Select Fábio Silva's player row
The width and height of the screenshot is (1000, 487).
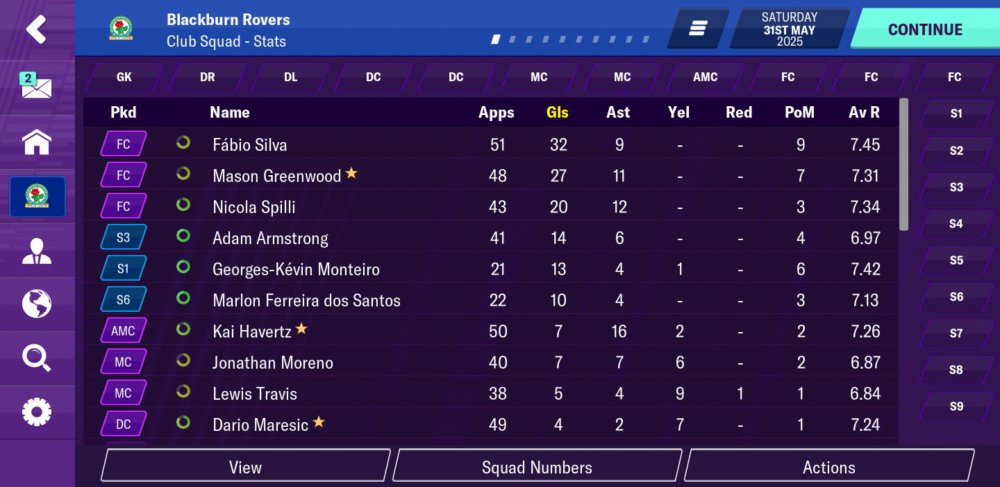[250, 145]
